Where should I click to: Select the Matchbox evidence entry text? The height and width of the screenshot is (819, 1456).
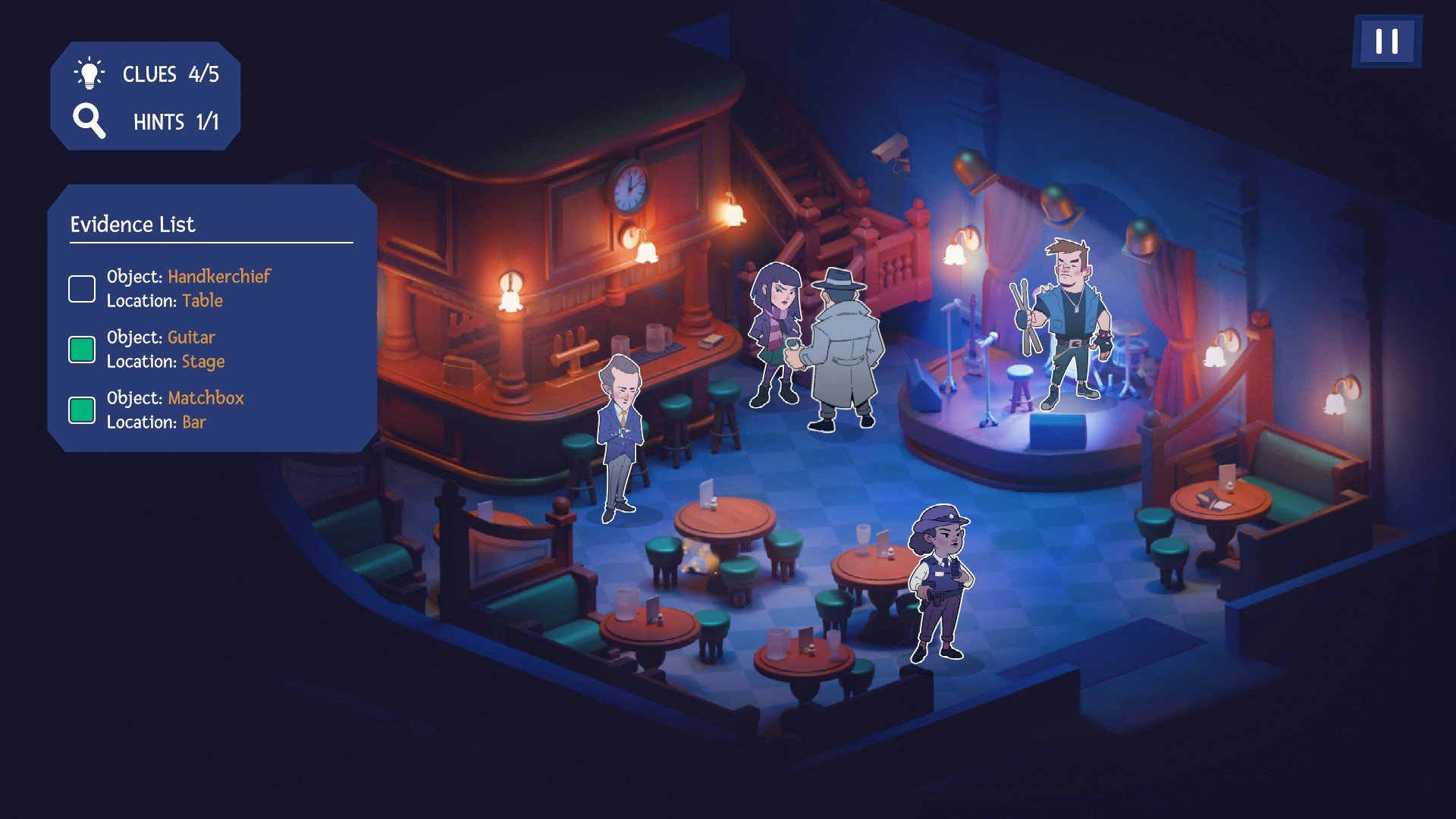pos(175,409)
